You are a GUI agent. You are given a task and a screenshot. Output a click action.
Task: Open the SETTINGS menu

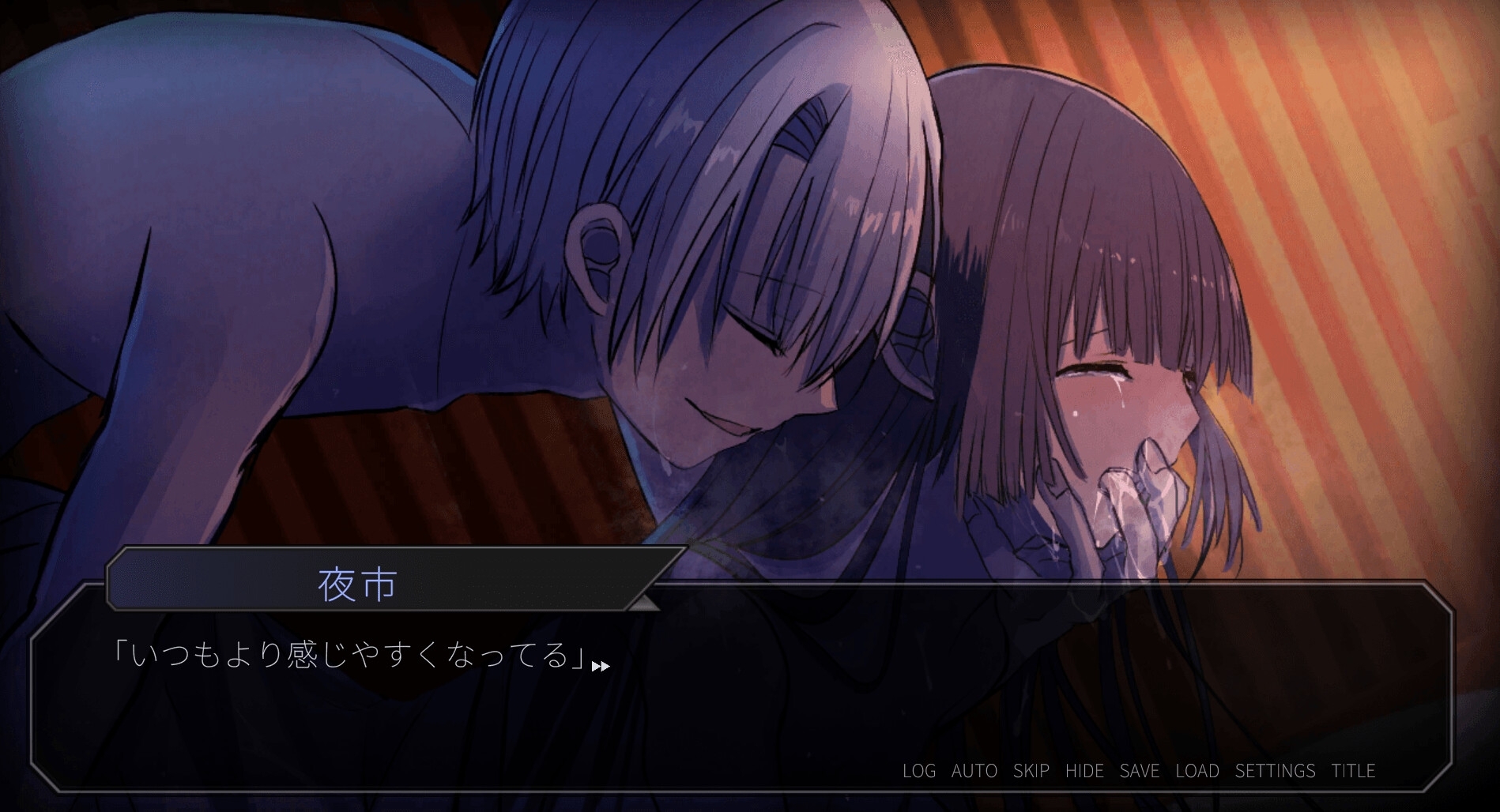point(1275,771)
